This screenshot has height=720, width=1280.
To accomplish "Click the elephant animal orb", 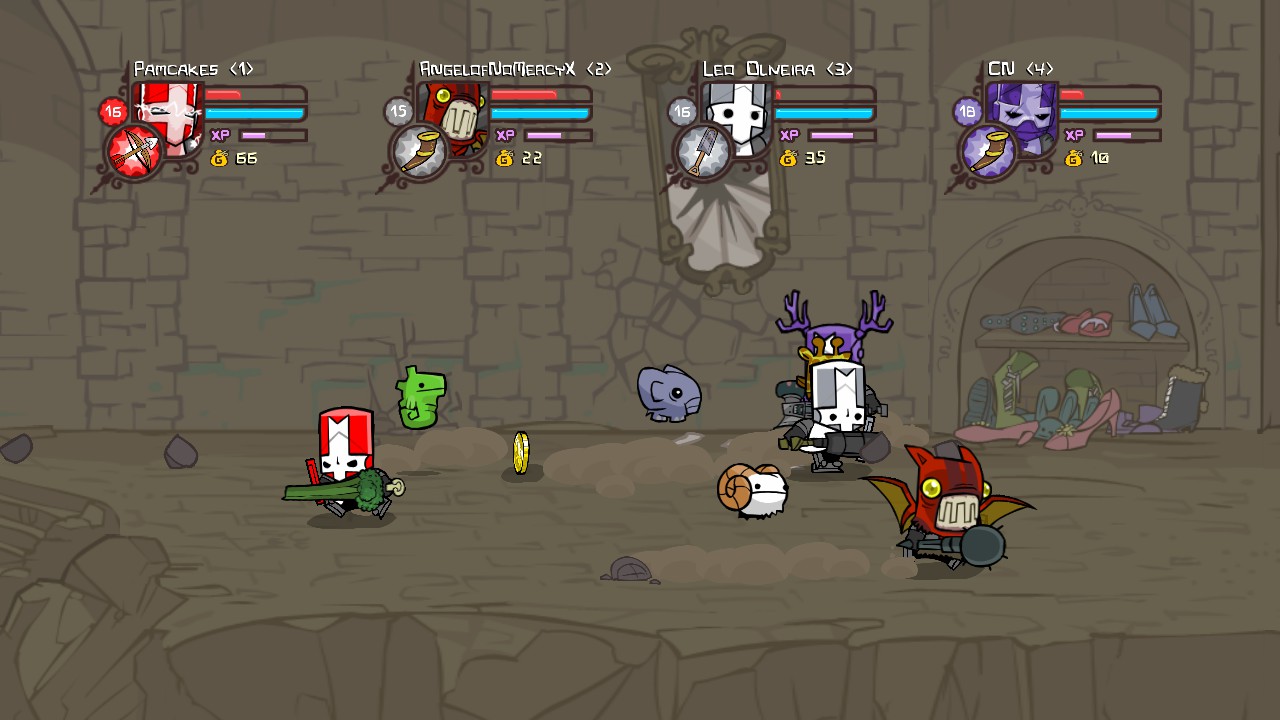I will (668, 393).
